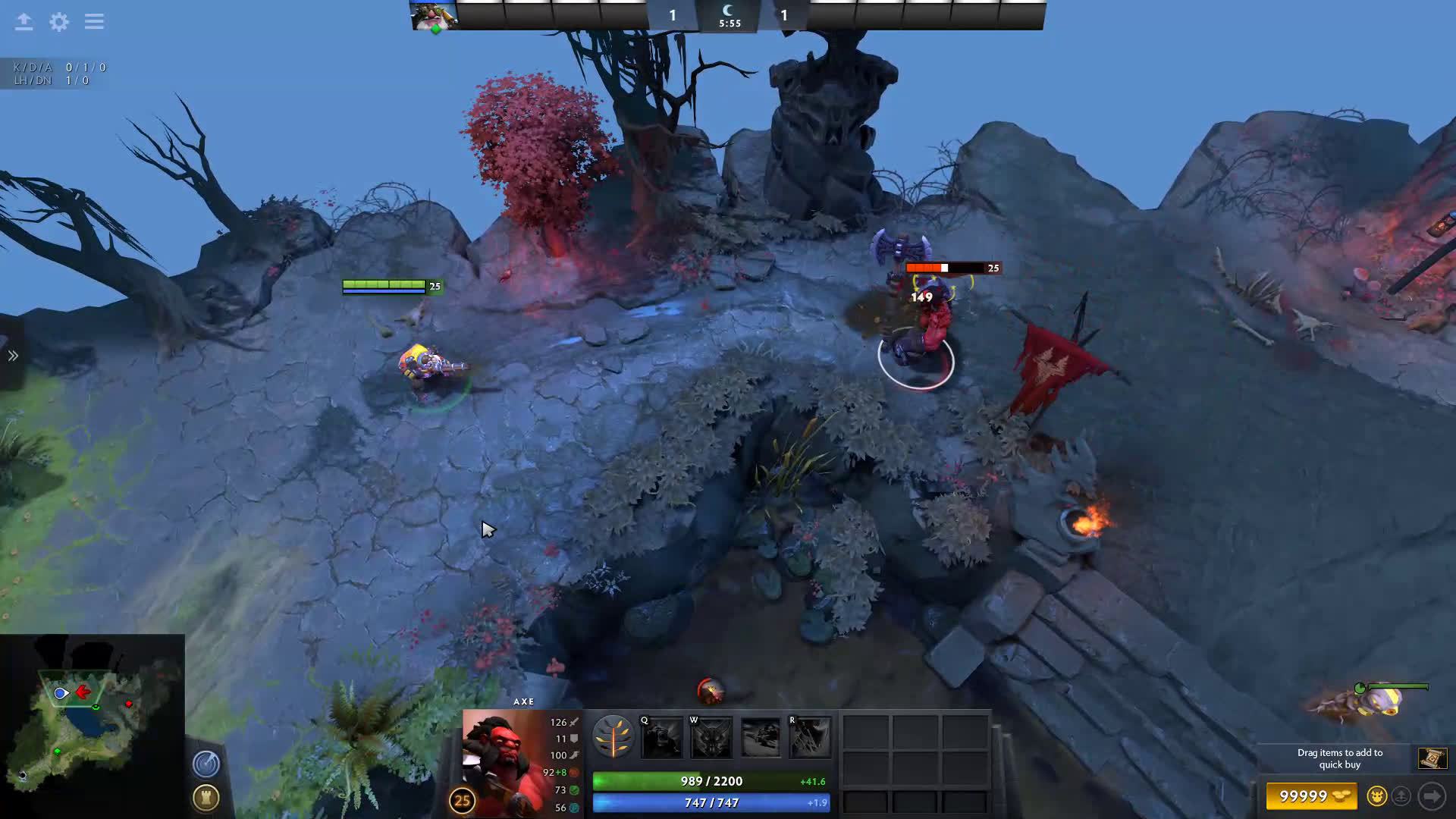Image resolution: width=1456 pixels, height=819 pixels.
Task: Activate the Scan radar button
Action: click(x=206, y=764)
